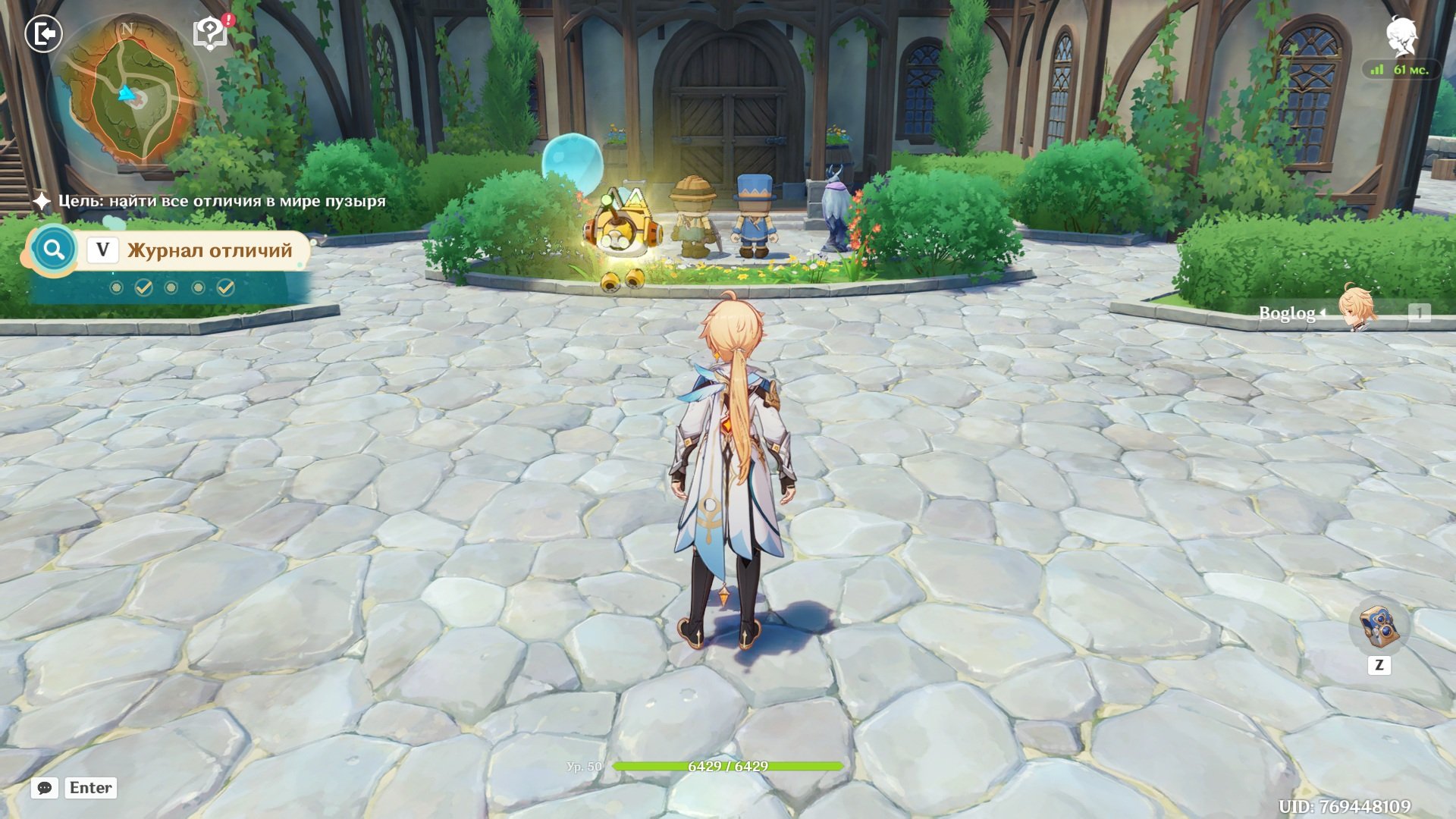Click the exit icon in top-left corner
This screenshot has width=1456, height=819.
click(x=43, y=34)
